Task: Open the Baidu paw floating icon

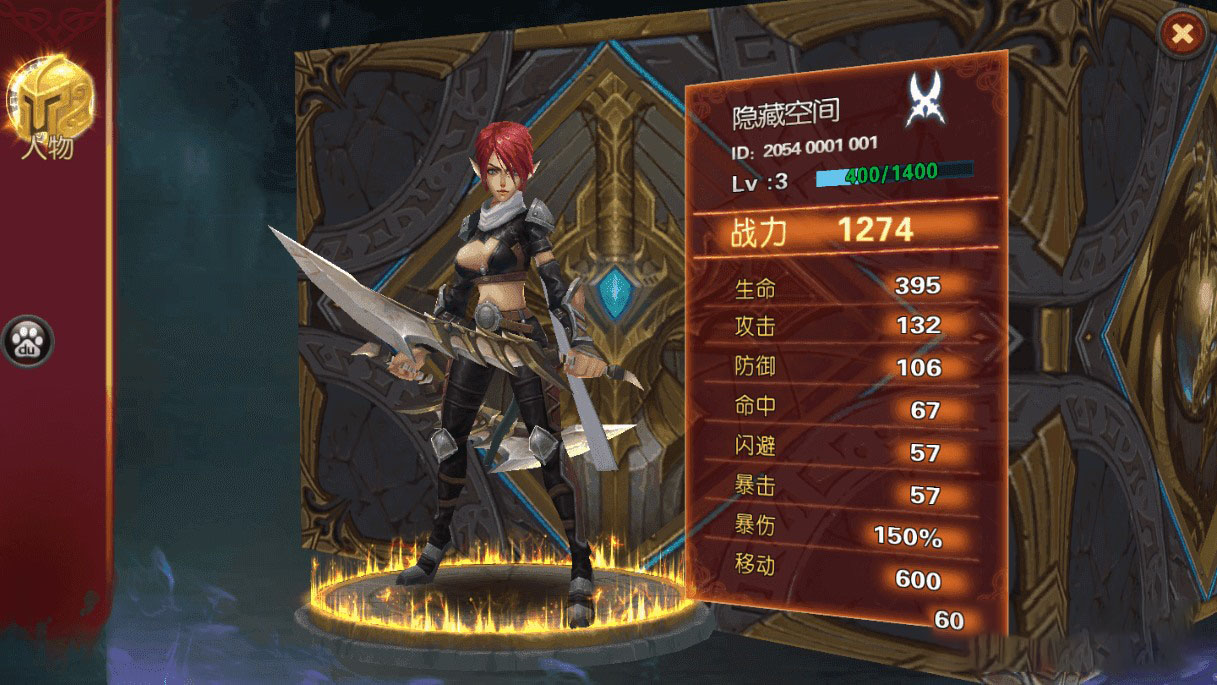Action: pos(27,342)
